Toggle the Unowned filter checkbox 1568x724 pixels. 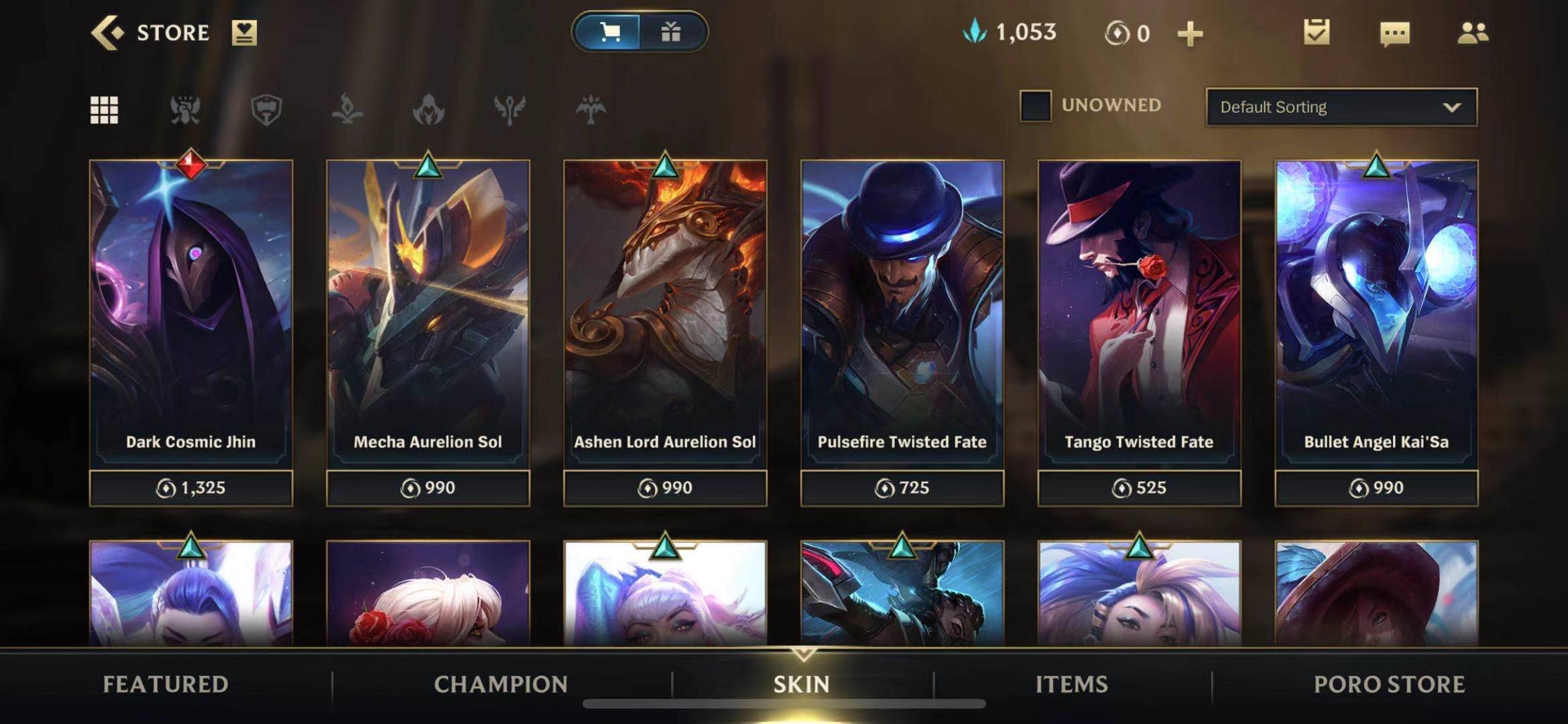[1035, 106]
